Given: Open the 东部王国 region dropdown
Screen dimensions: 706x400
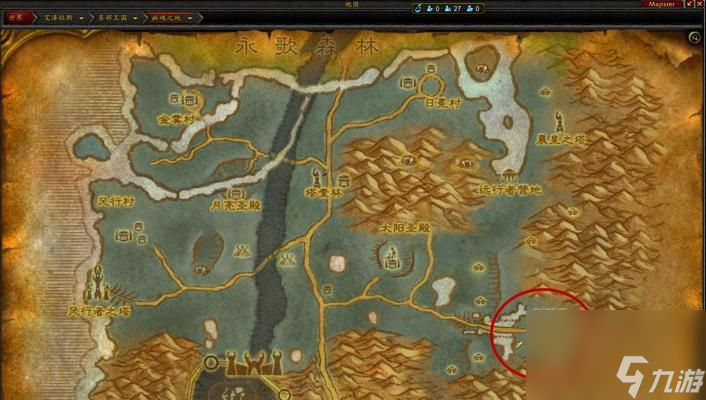Looking at the screenshot, I should pyautogui.click(x=116, y=18).
